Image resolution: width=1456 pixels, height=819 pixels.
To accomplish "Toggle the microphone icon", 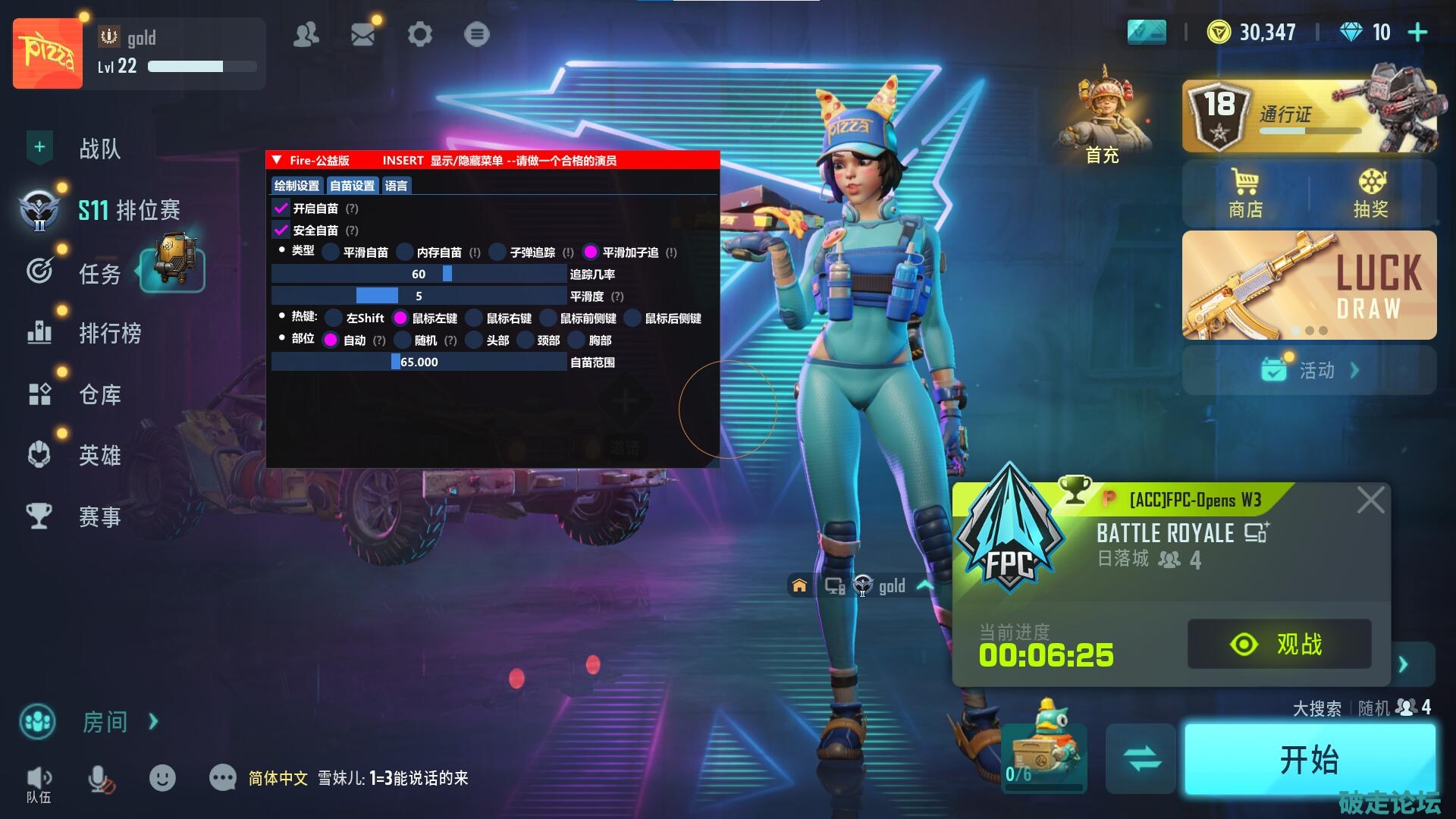I will pyautogui.click(x=100, y=779).
